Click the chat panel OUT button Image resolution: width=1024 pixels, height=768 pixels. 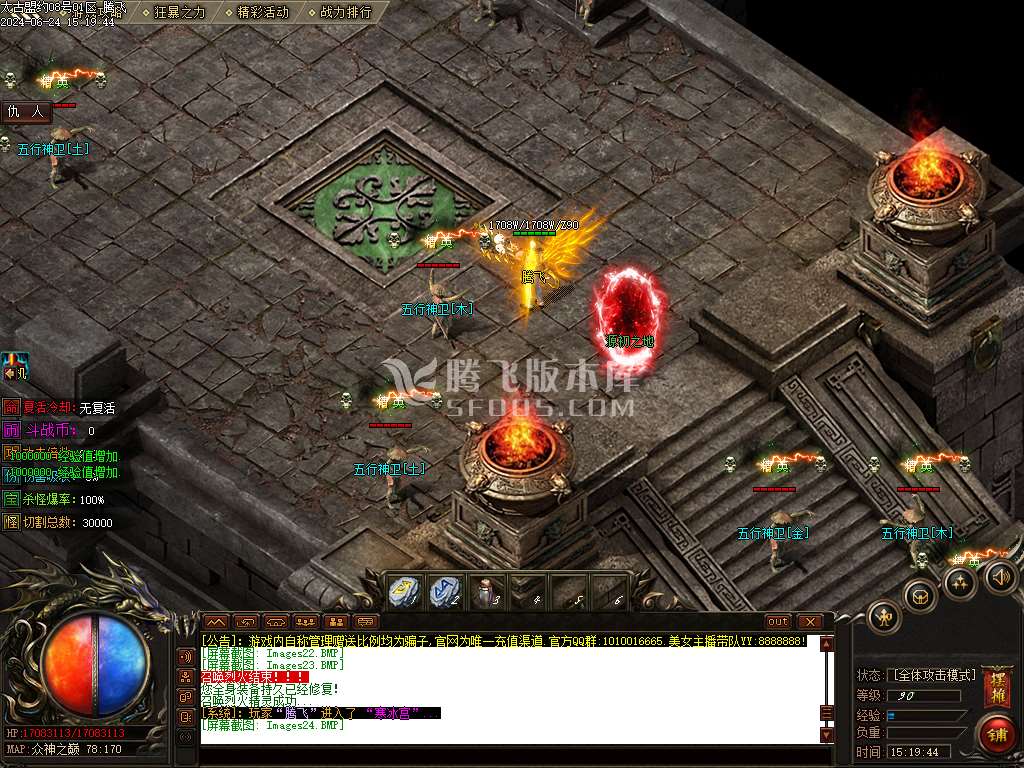pos(778,622)
